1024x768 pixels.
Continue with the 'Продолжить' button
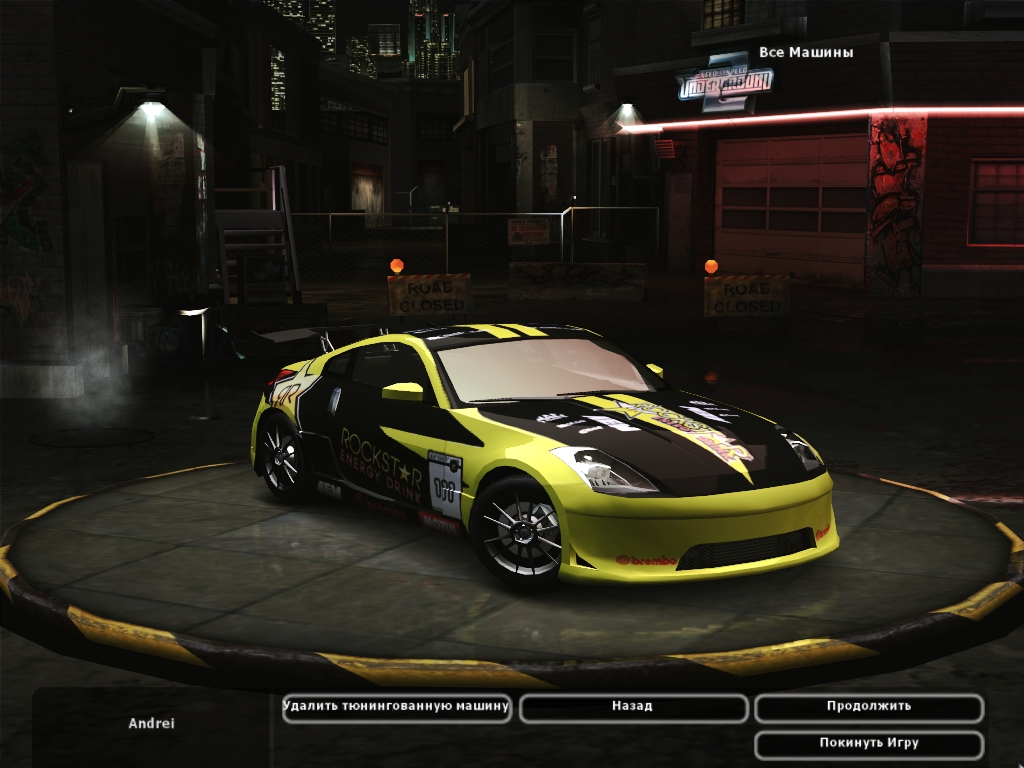coord(868,707)
